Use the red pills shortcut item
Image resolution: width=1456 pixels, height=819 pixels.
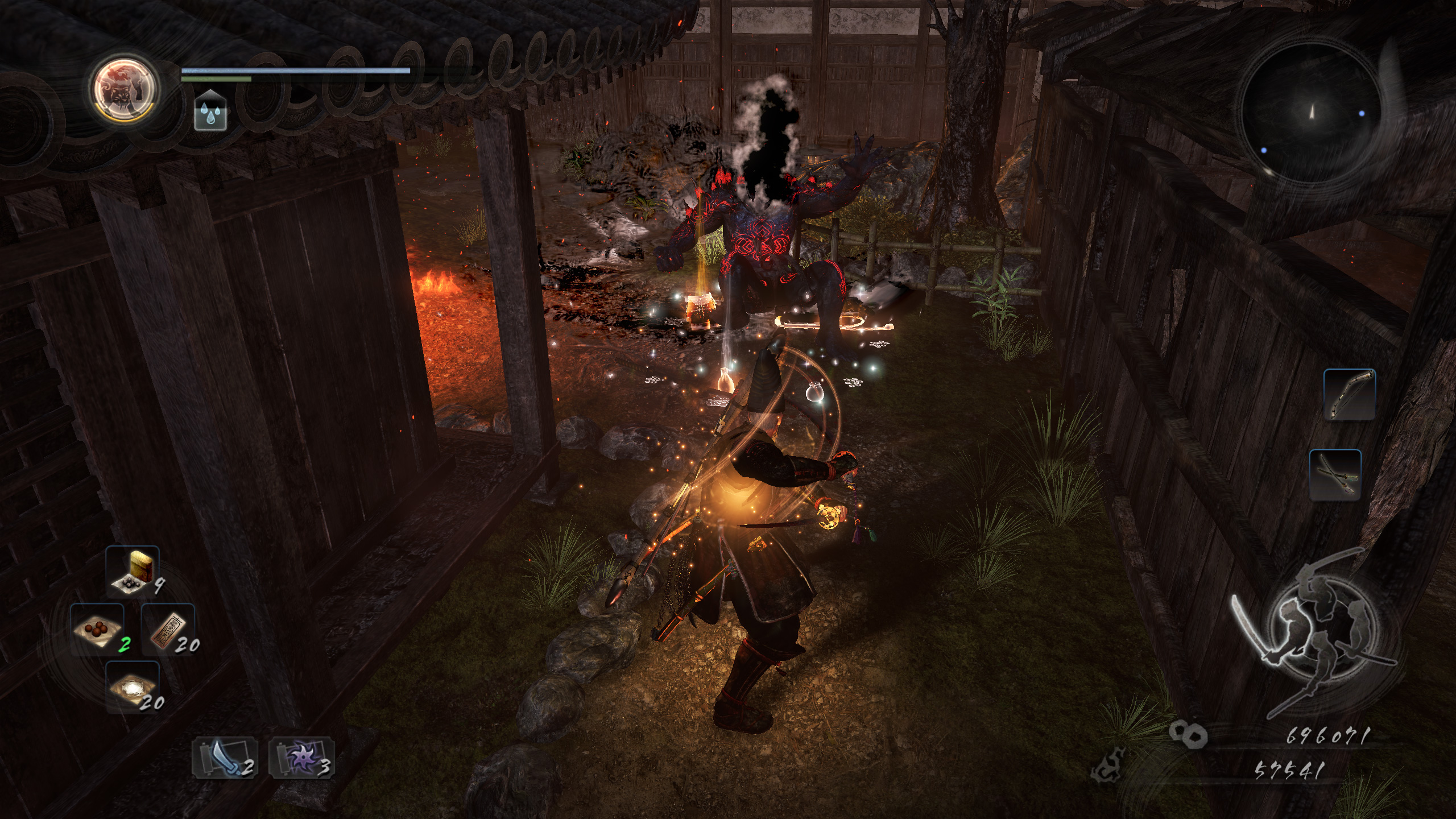point(97,630)
